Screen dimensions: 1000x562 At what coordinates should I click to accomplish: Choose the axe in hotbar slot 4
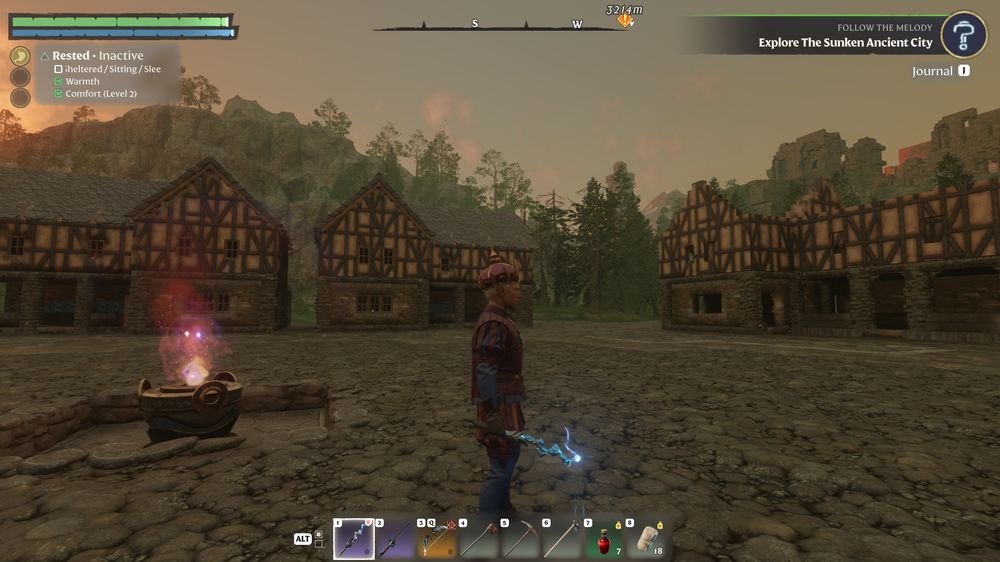pos(478,539)
